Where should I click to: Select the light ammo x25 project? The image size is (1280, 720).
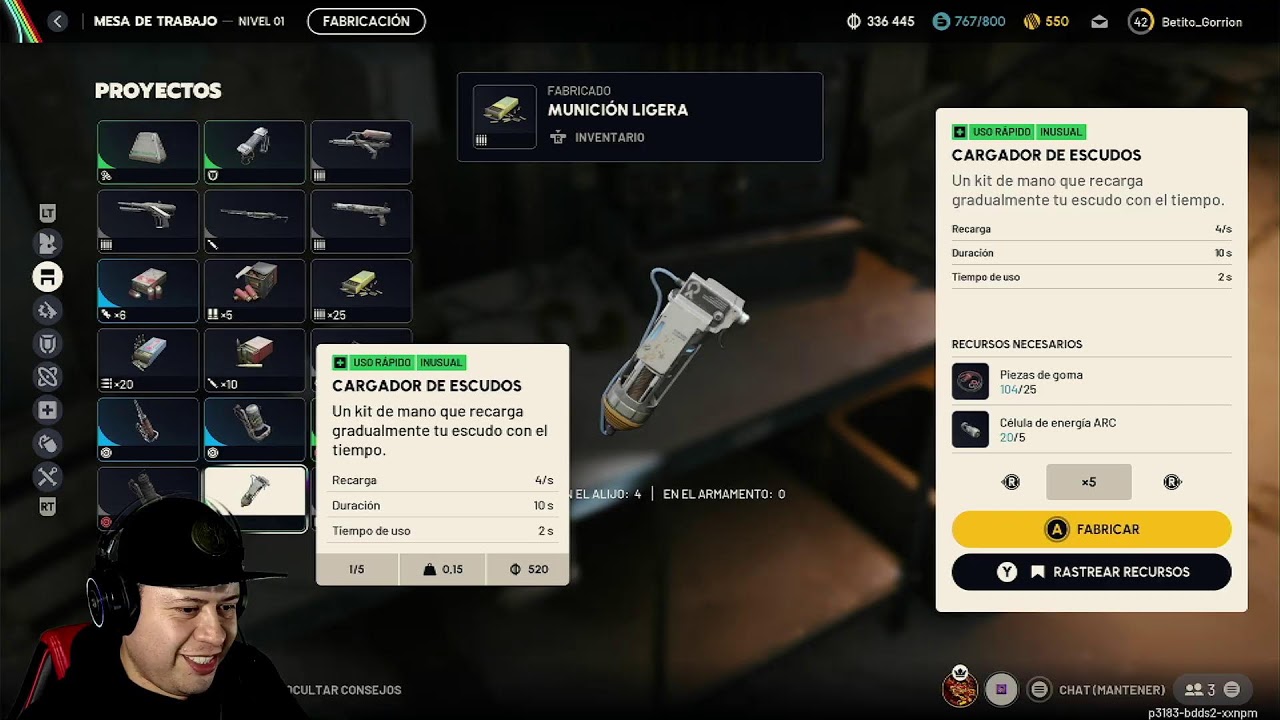361,290
